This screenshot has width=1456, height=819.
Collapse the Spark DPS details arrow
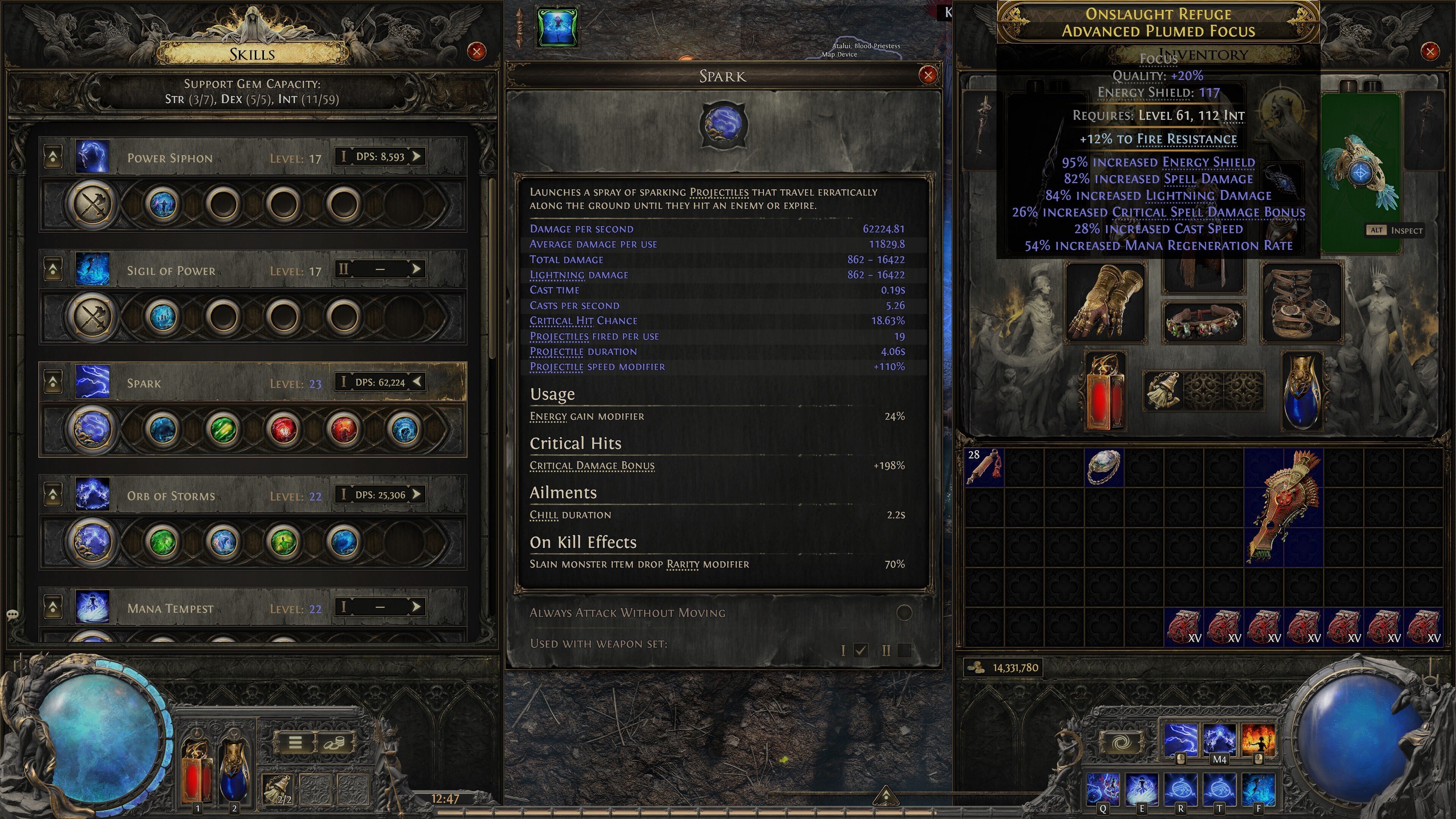point(417,381)
